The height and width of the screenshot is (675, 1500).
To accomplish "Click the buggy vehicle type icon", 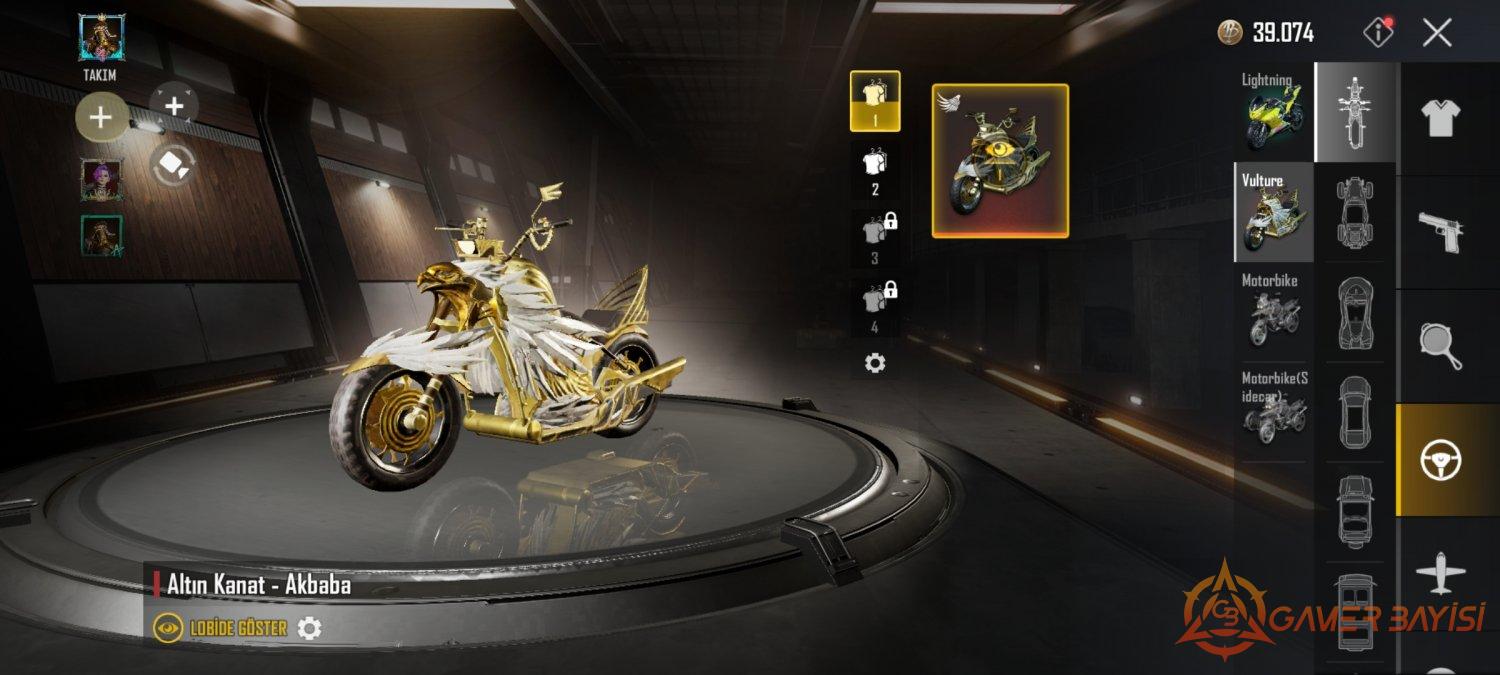I will (x=1355, y=211).
